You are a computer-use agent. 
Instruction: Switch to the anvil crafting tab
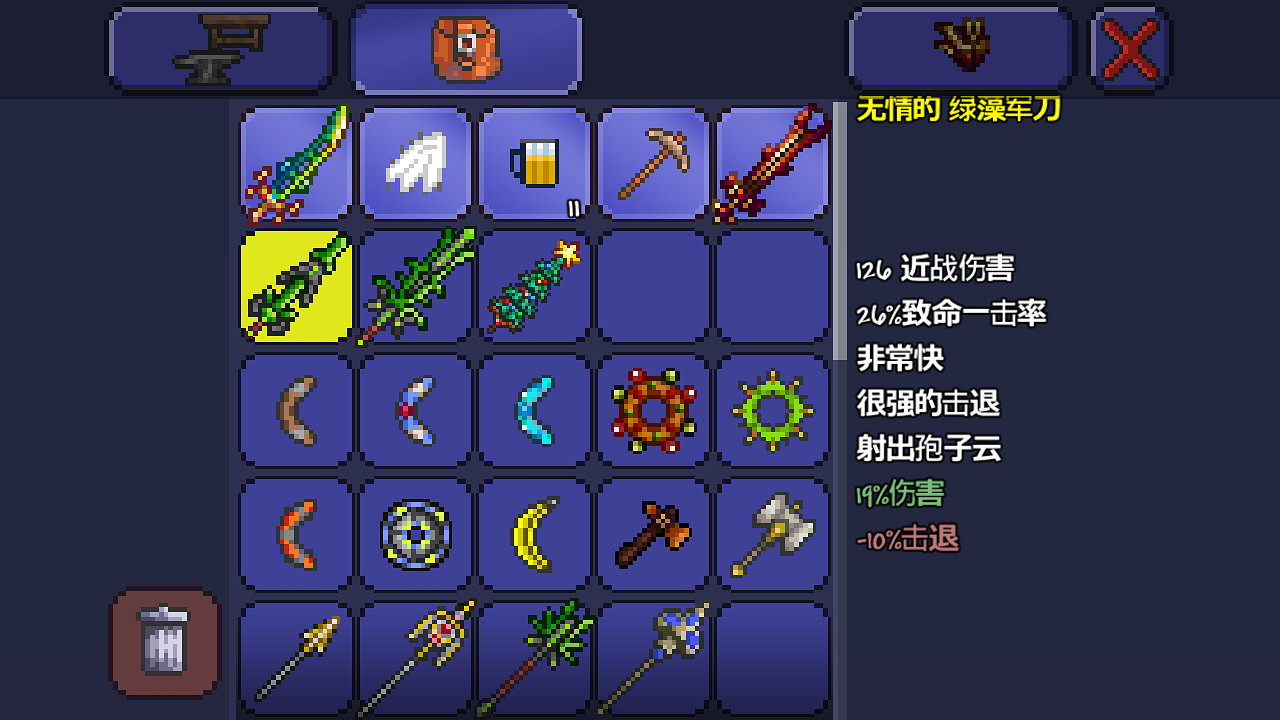point(220,47)
